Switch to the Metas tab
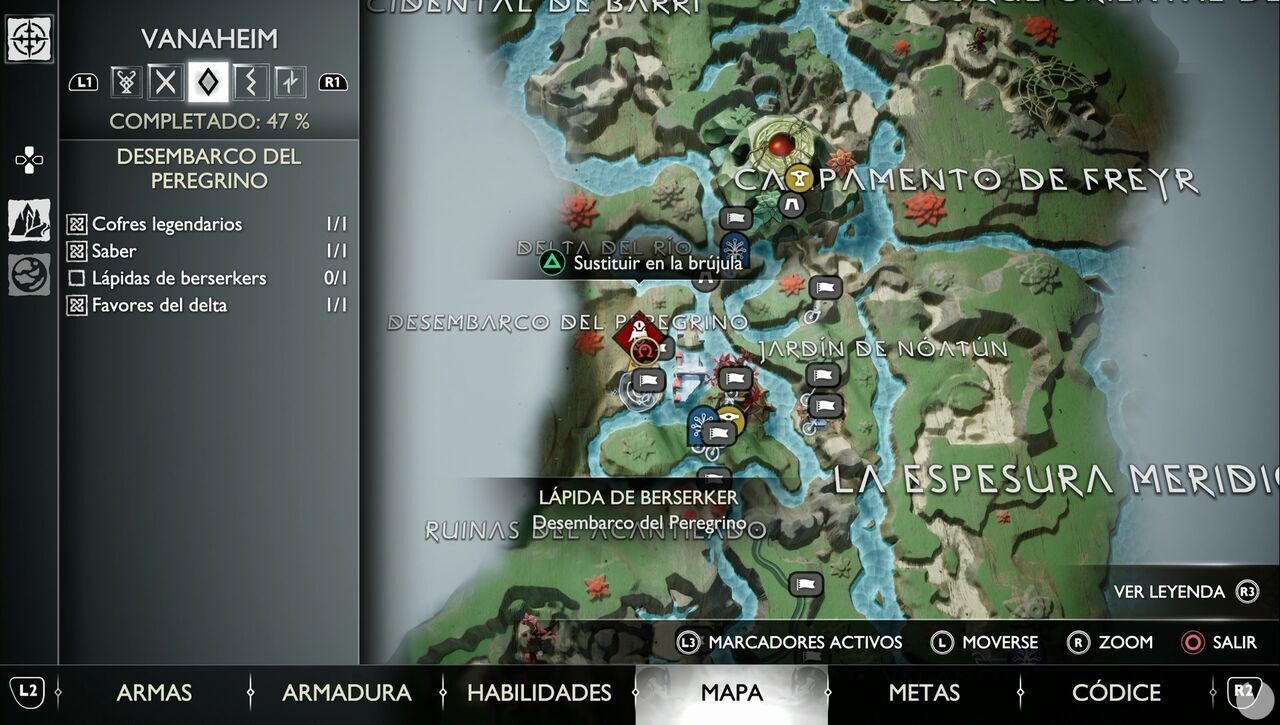This screenshot has width=1280, height=725. click(x=924, y=692)
